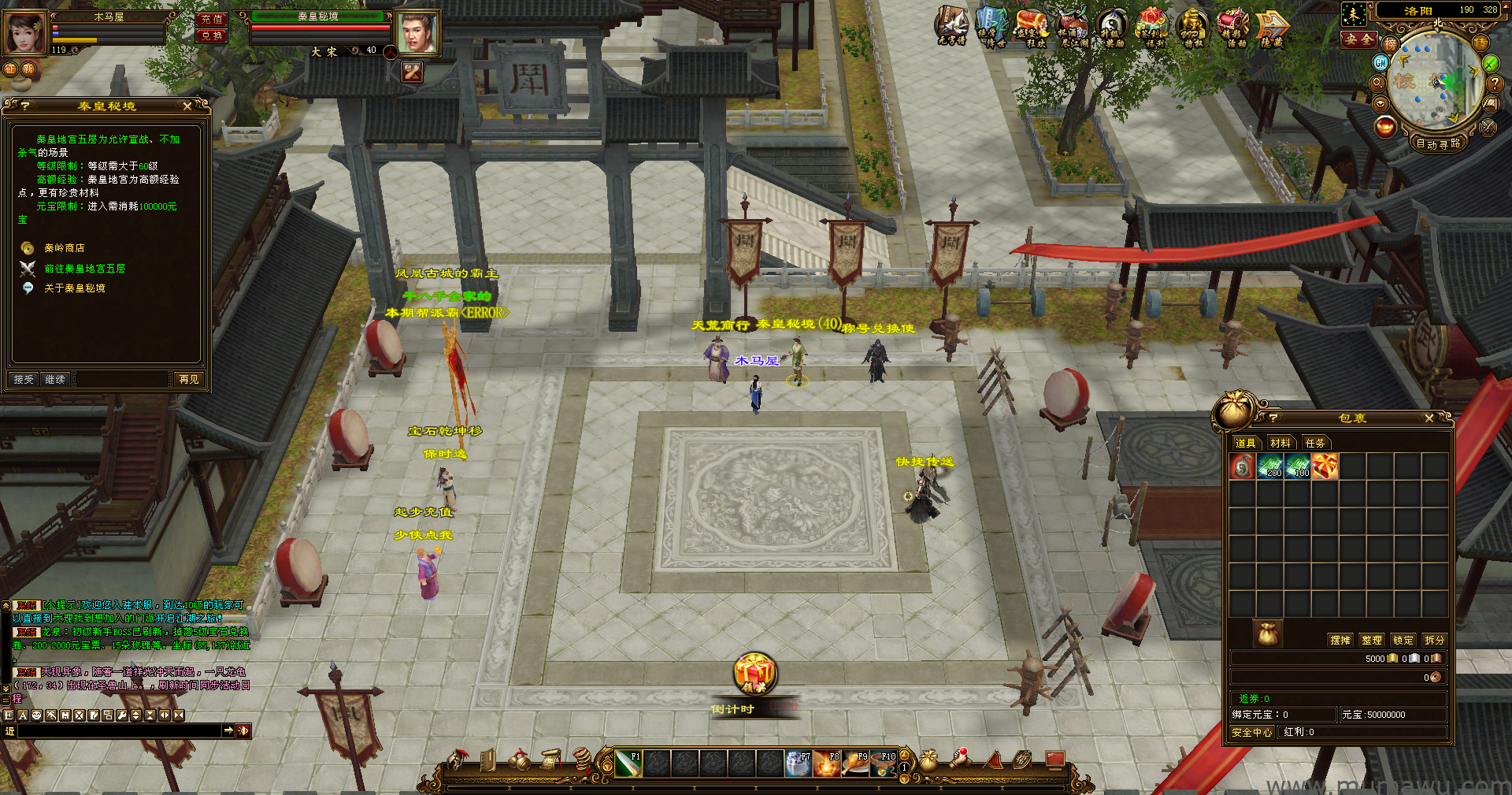Select the red gift box item

pyautogui.click(x=1325, y=467)
